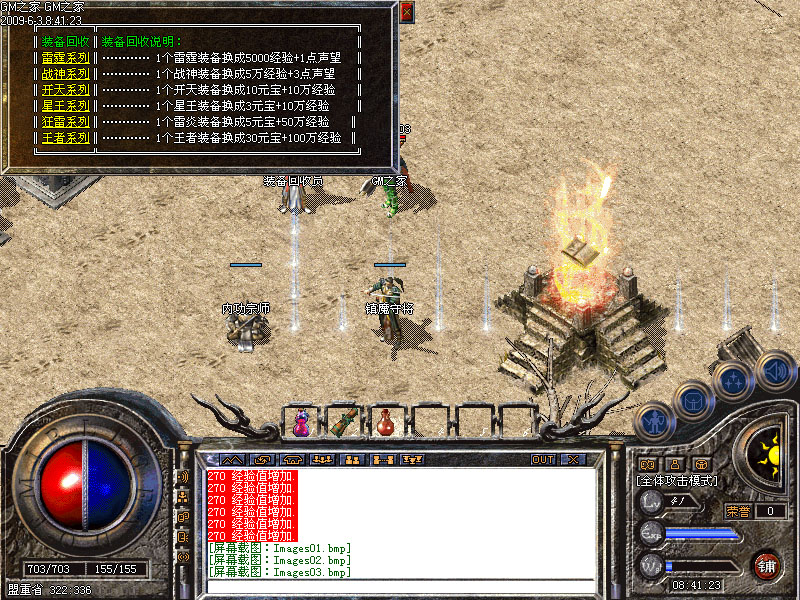Pick the 星王系列 option

tap(66, 106)
